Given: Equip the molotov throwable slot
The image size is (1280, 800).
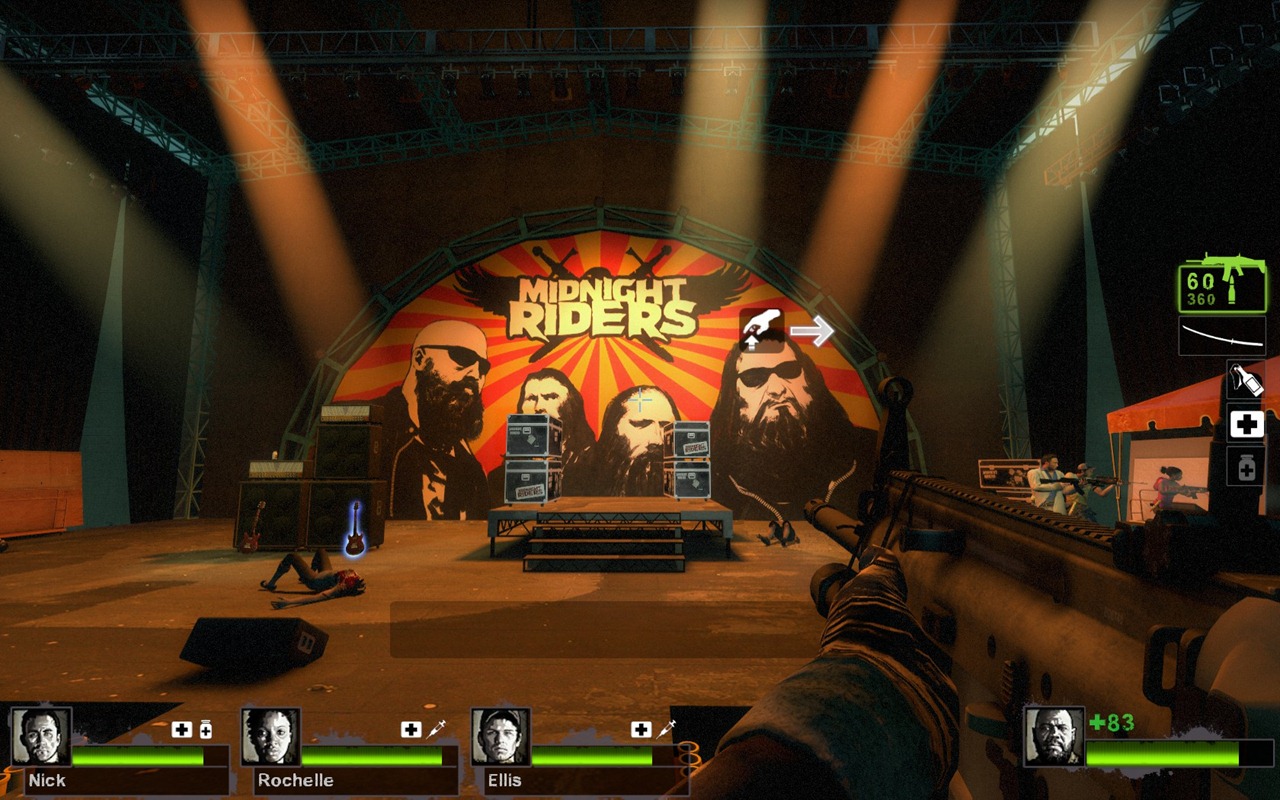Looking at the screenshot, I should click(x=1246, y=379).
